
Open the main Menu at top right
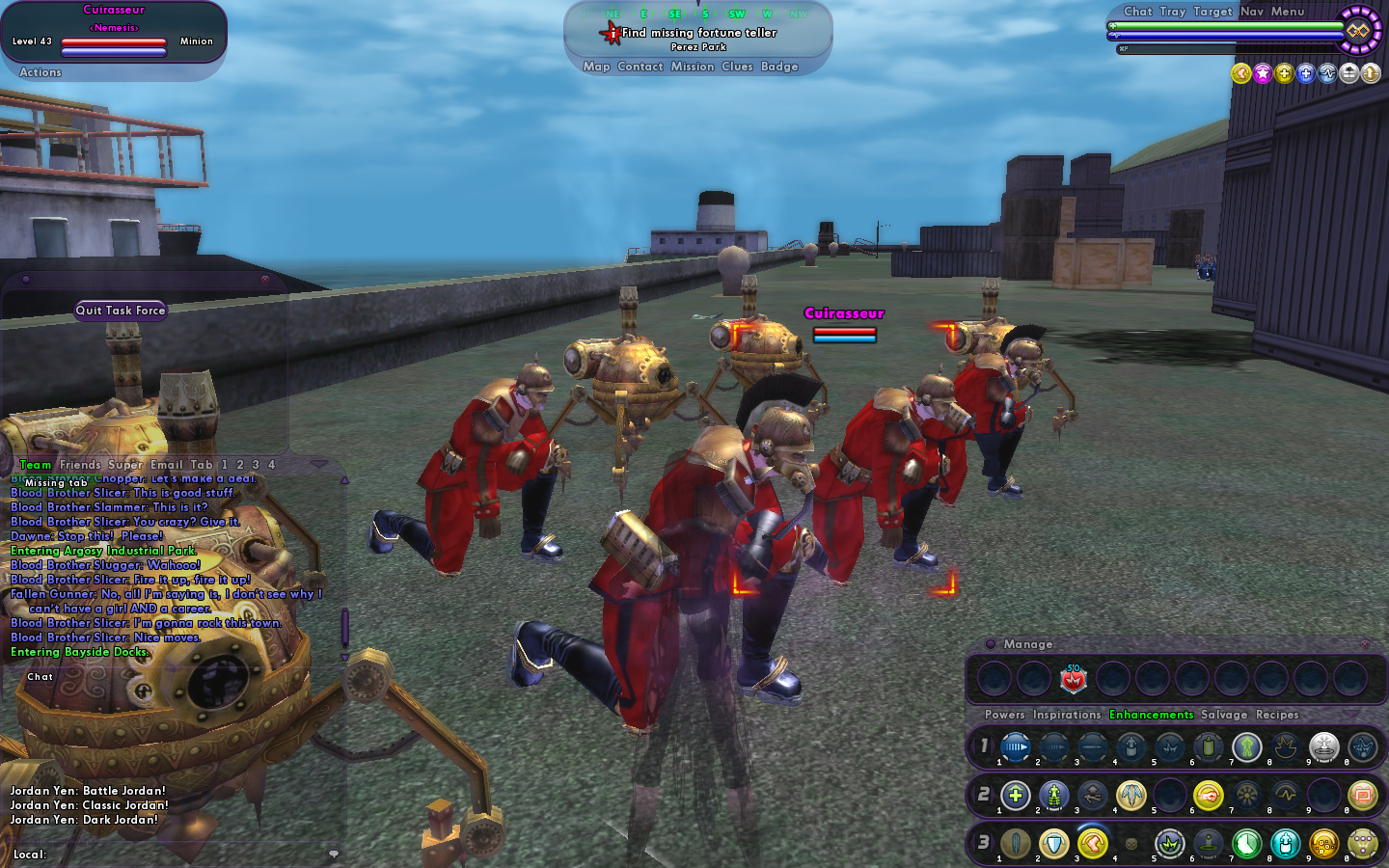1287,12
